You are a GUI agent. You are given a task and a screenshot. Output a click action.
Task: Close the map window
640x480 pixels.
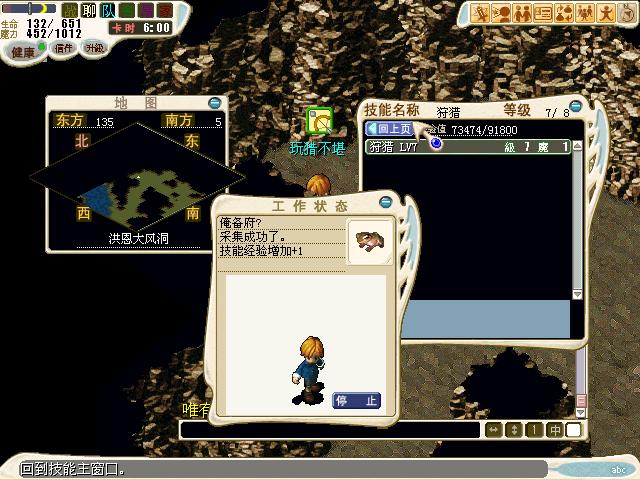215,103
